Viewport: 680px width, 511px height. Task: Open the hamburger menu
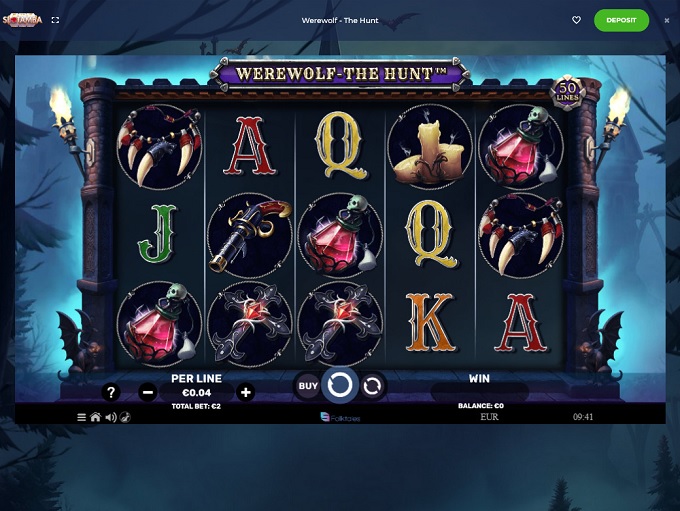point(82,417)
